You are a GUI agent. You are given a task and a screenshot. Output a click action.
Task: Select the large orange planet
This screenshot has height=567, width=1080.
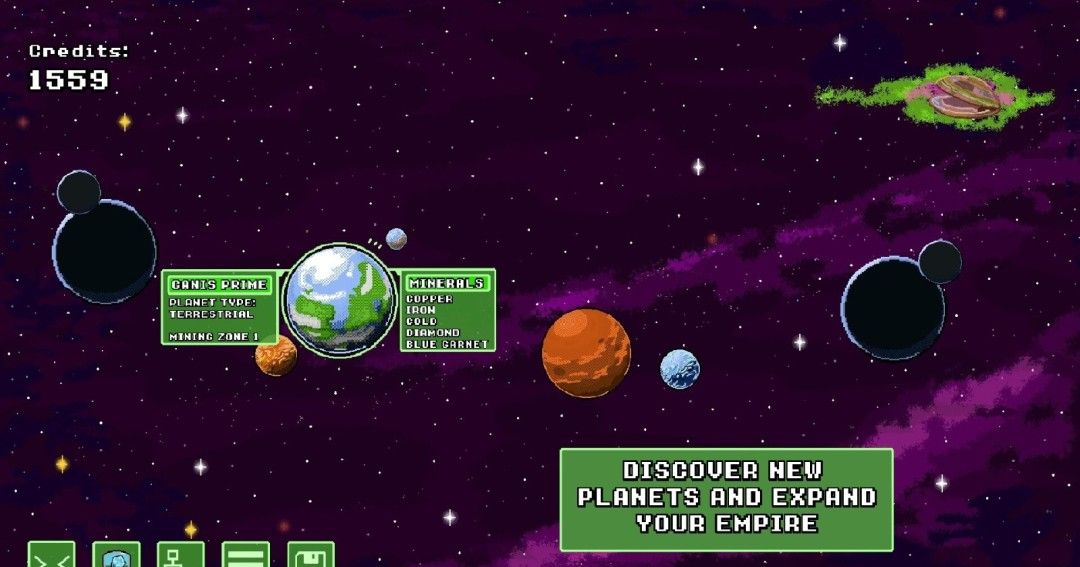pos(587,353)
